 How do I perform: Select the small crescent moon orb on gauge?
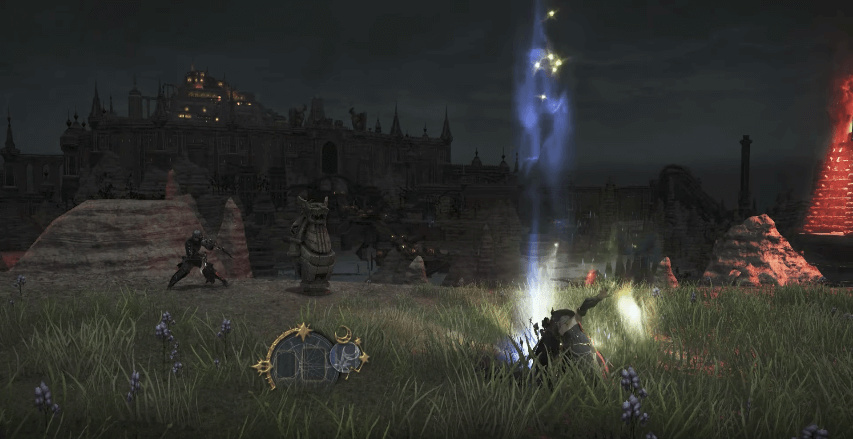click(345, 357)
